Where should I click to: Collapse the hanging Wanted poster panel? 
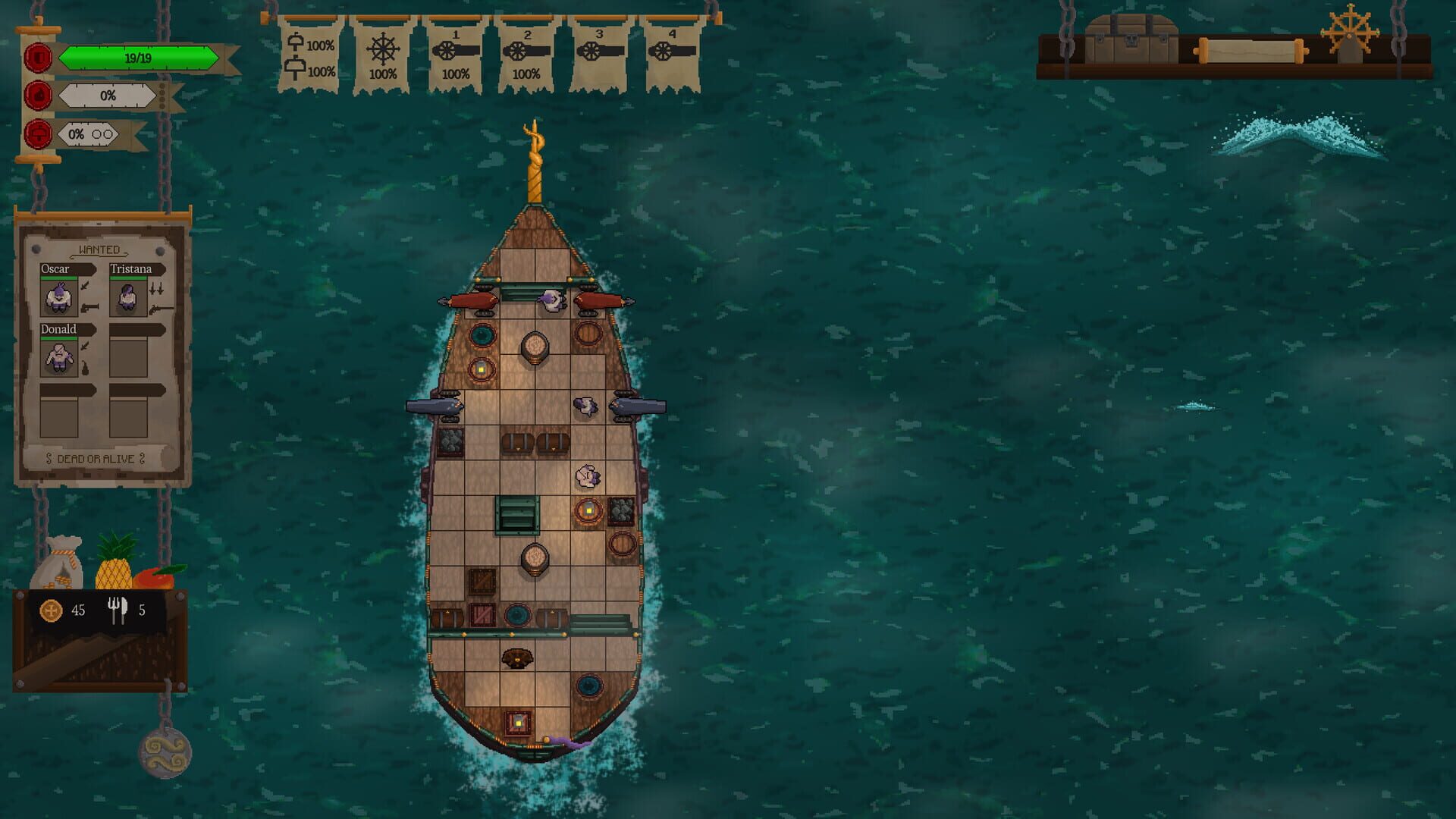pyautogui.click(x=99, y=215)
